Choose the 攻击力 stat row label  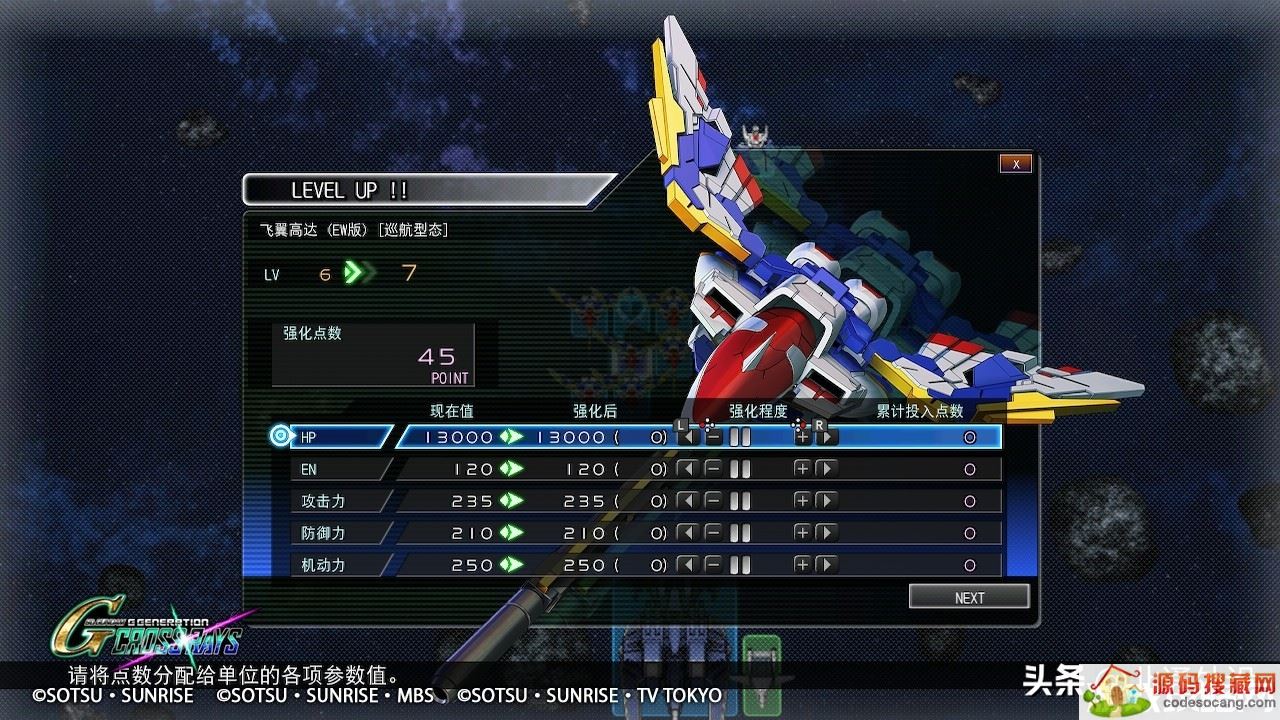pyautogui.click(x=340, y=501)
